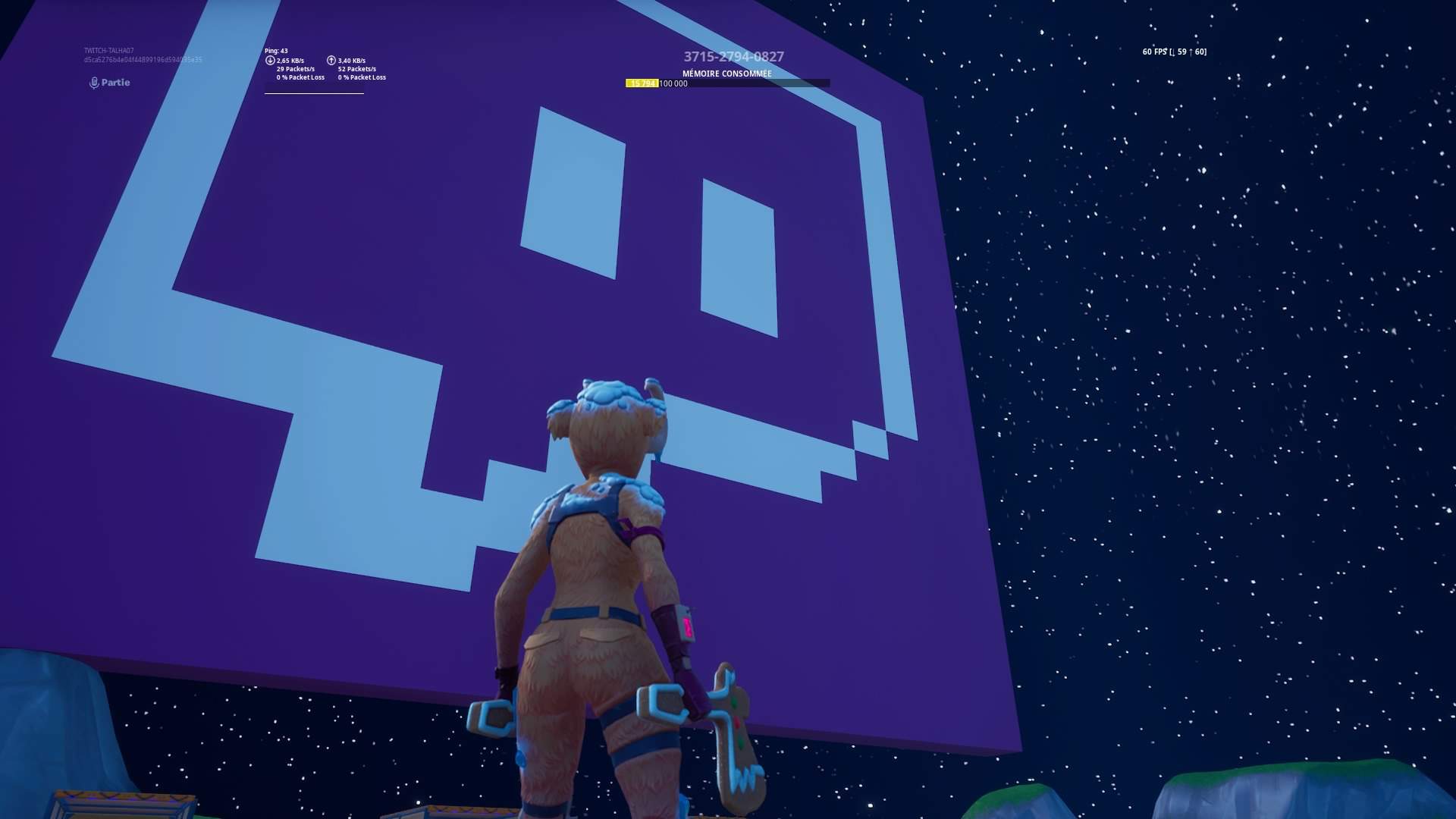Viewport: 1456px width, 819px height.
Task: Select the download arrow network icon
Action: pos(270,60)
